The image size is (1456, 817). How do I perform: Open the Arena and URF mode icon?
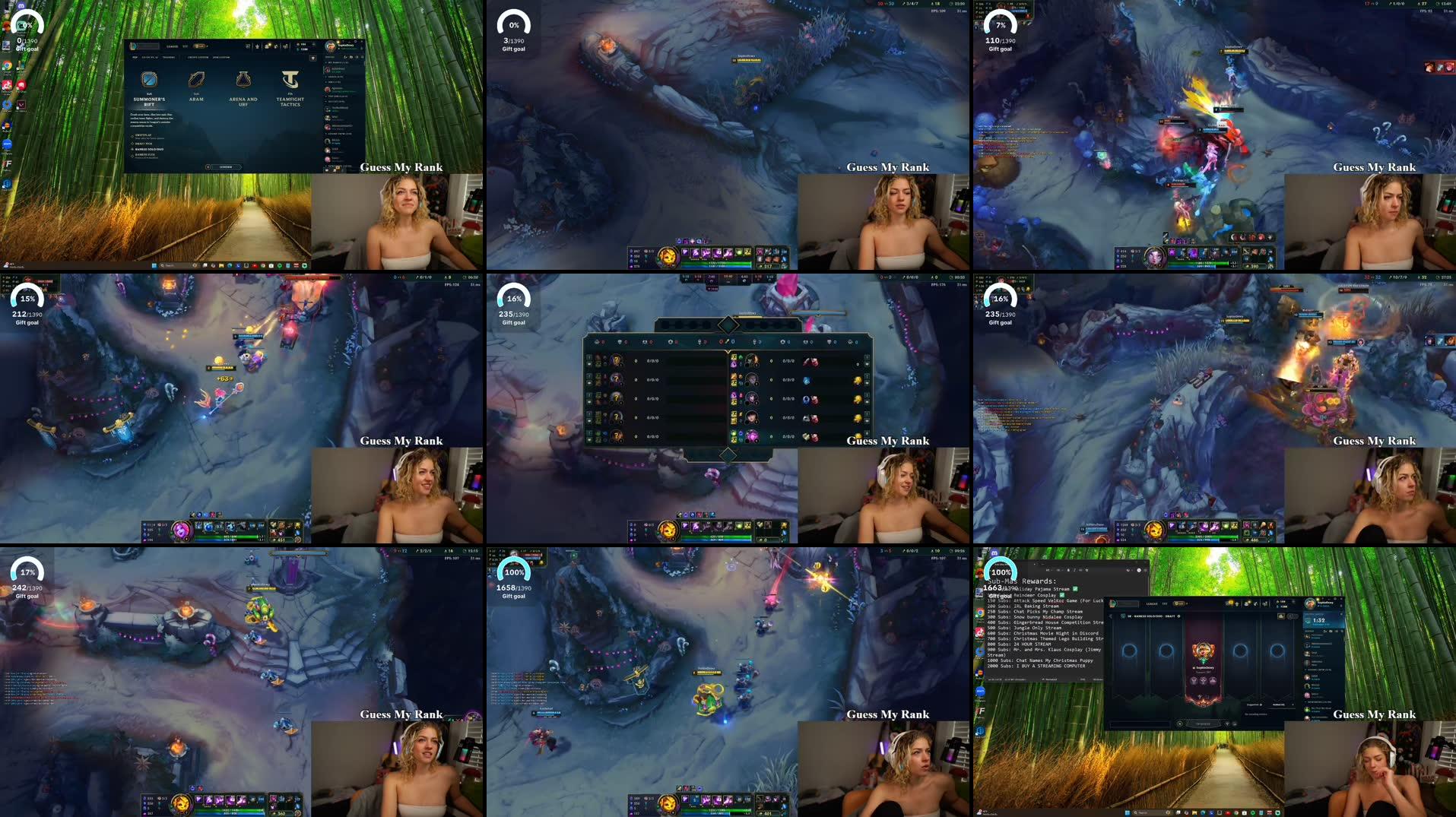click(243, 79)
